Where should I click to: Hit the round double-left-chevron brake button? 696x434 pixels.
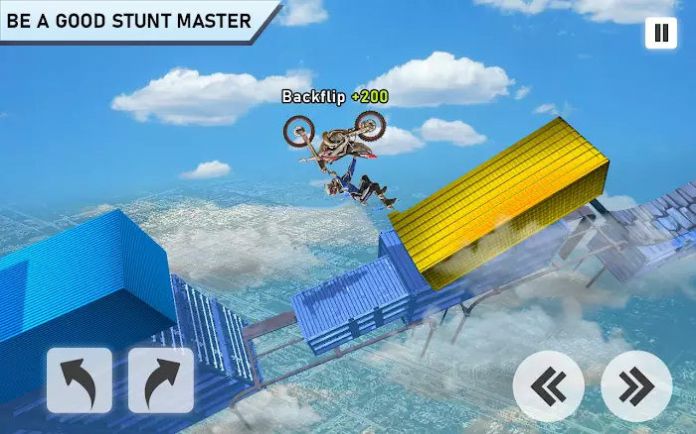pyautogui.click(x=548, y=386)
